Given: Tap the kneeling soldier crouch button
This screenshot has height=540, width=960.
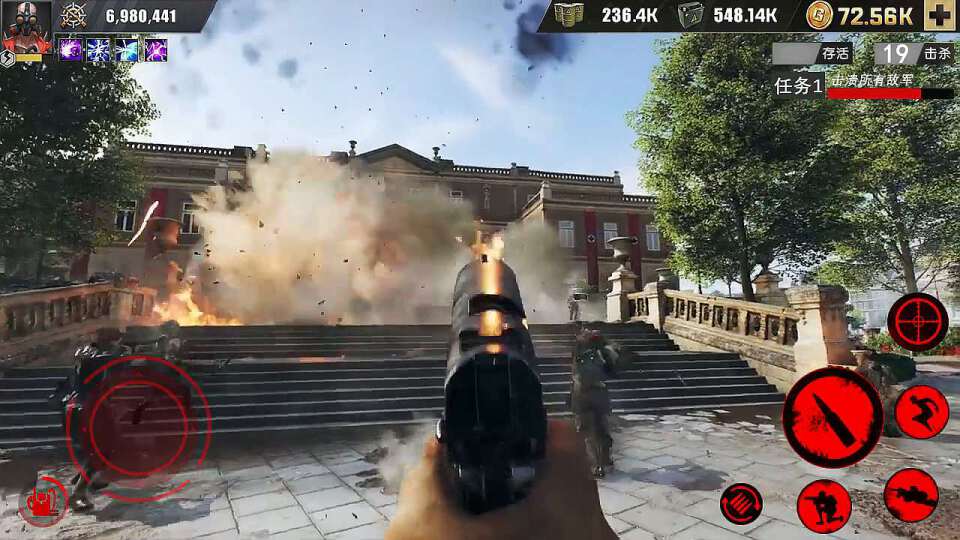Looking at the screenshot, I should (824, 505).
